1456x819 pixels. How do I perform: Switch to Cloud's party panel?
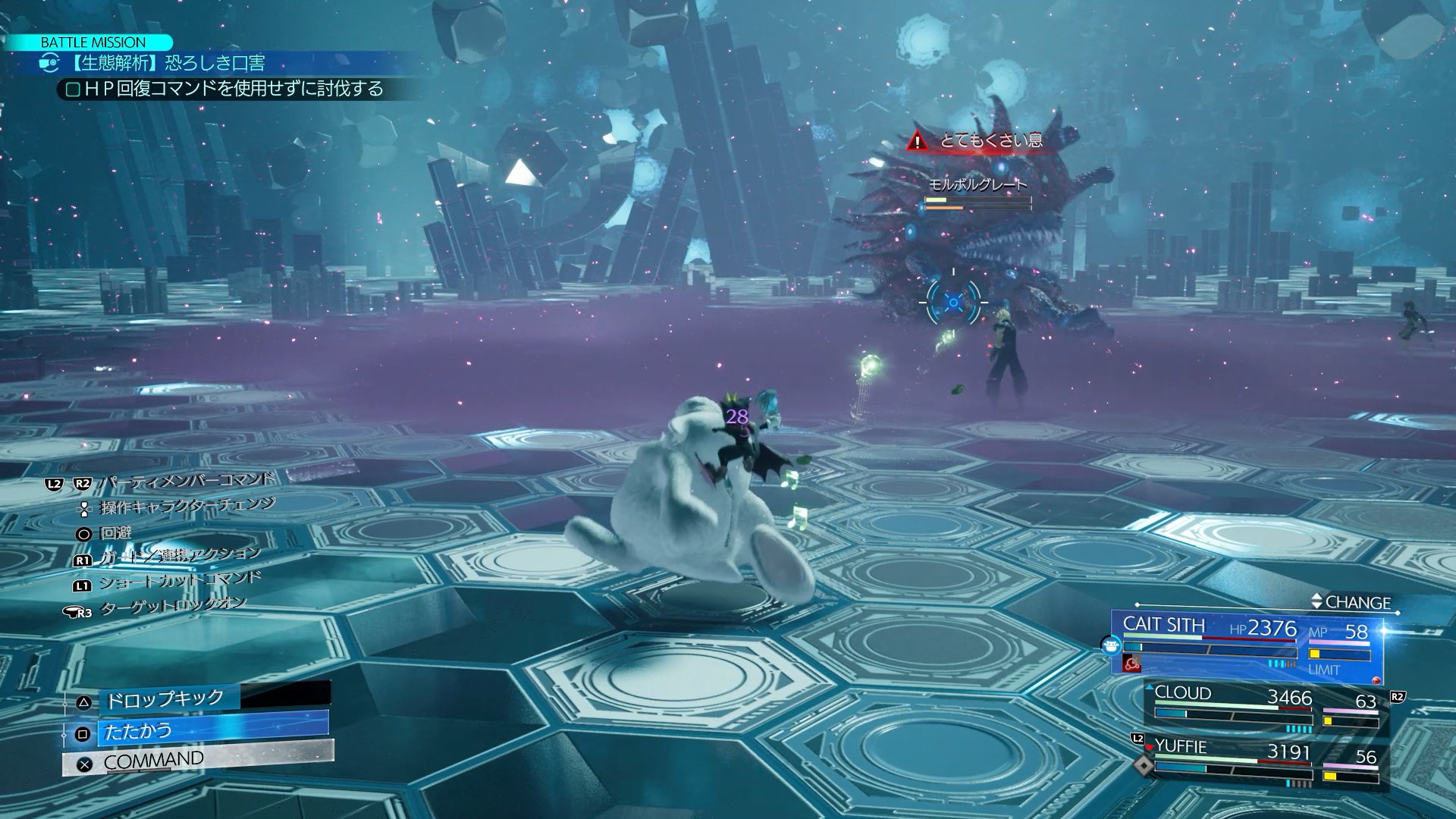click(x=1266, y=708)
